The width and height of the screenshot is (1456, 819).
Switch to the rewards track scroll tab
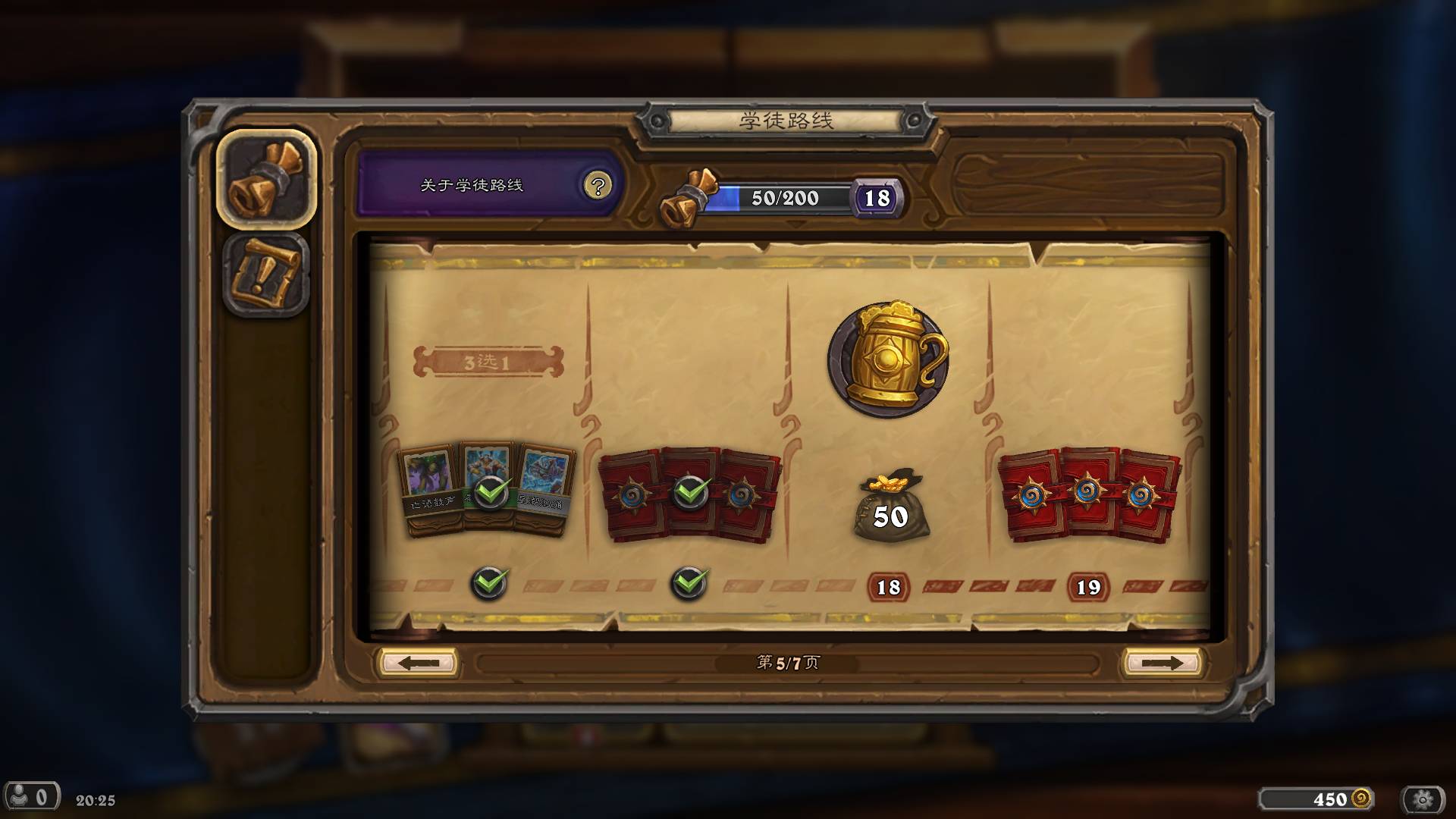[266, 179]
